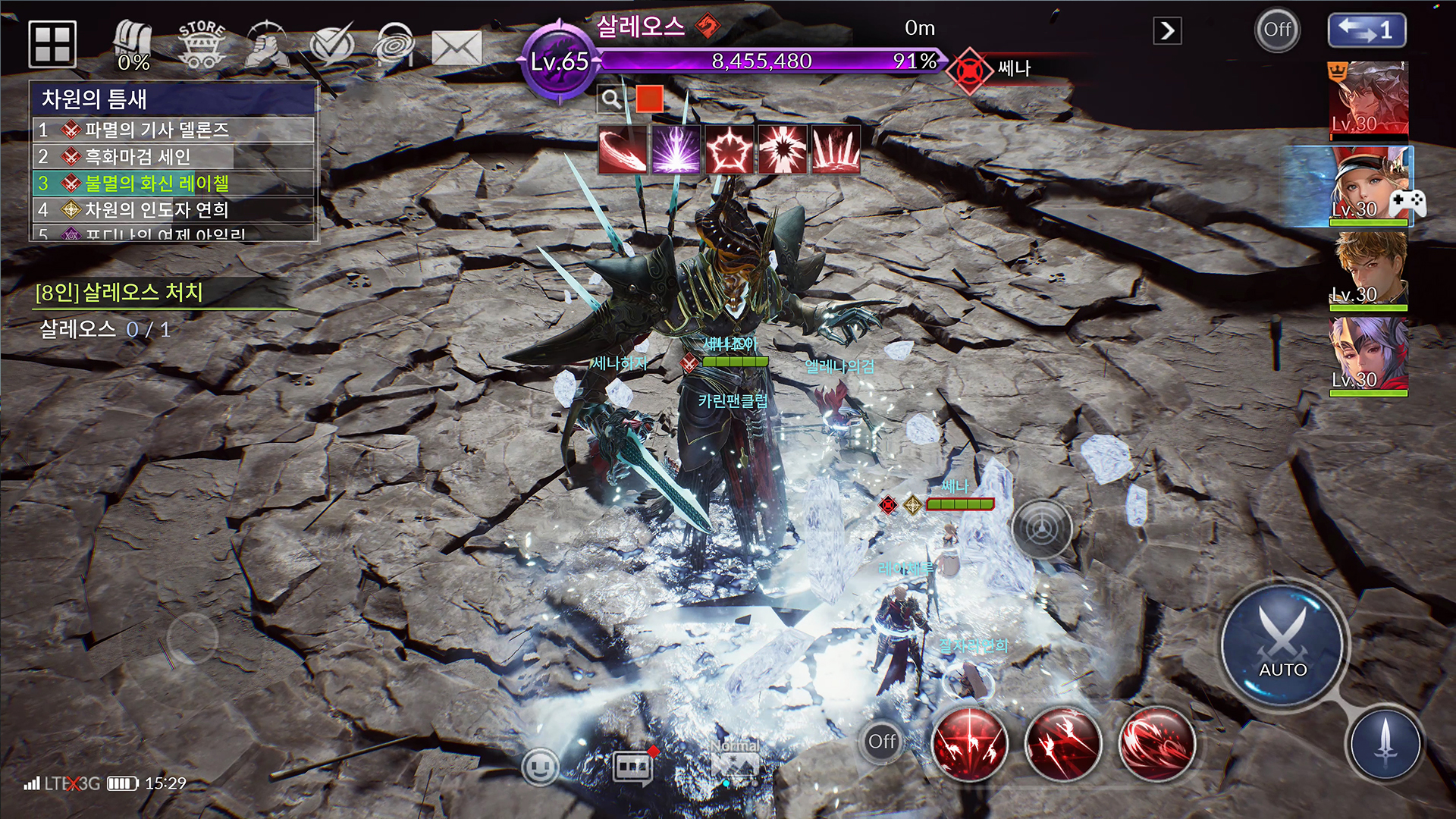The height and width of the screenshot is (819, 1456).
Task: Select 흑화마검 세인 list row
Action: pyautogui.click(x=173, y=157)
